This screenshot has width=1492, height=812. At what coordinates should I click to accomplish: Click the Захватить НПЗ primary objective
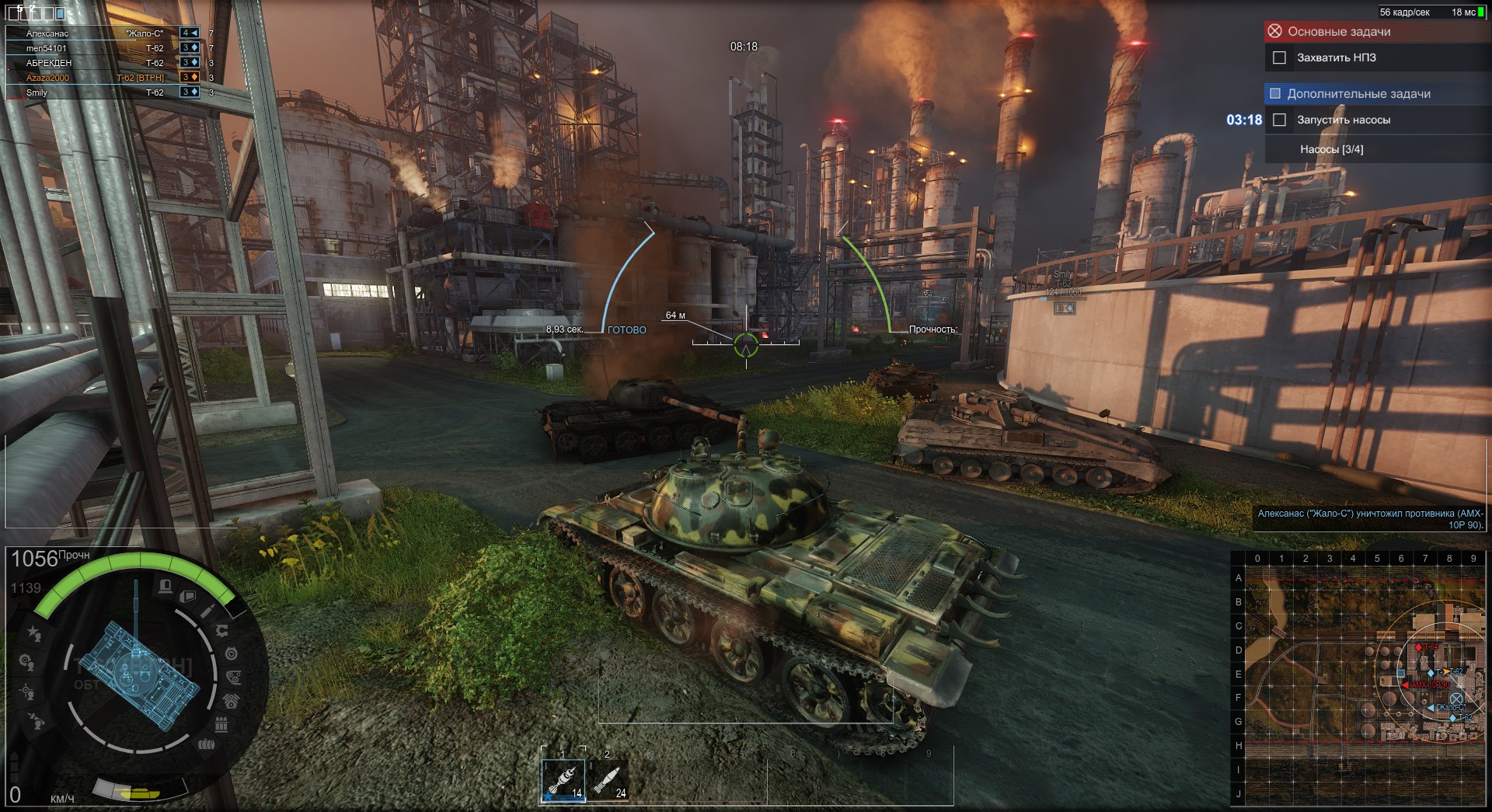(x=1336, y=58)
